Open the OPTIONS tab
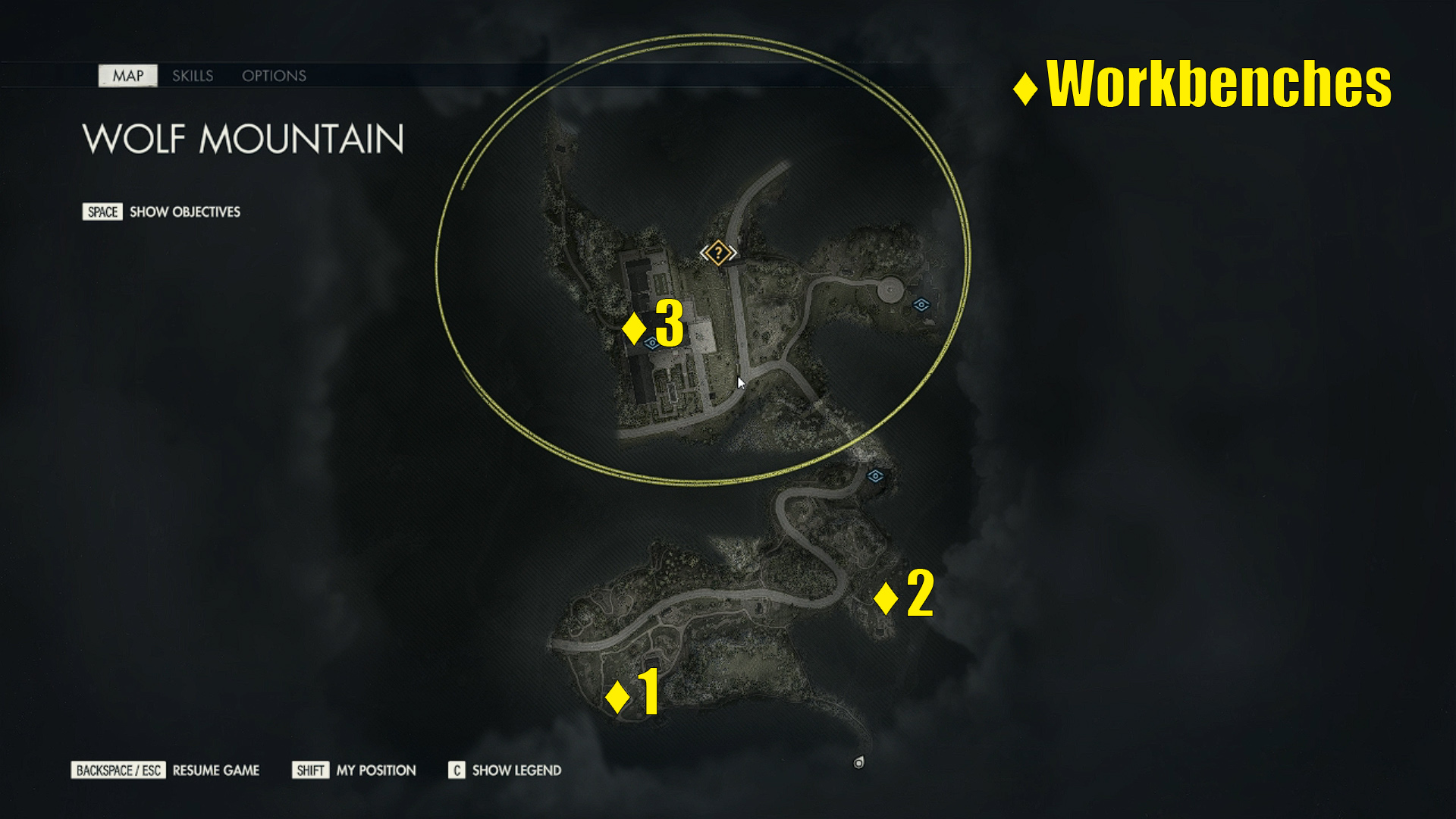The height and width of the screenshot is (819, 1456). [x=274, y=76]
